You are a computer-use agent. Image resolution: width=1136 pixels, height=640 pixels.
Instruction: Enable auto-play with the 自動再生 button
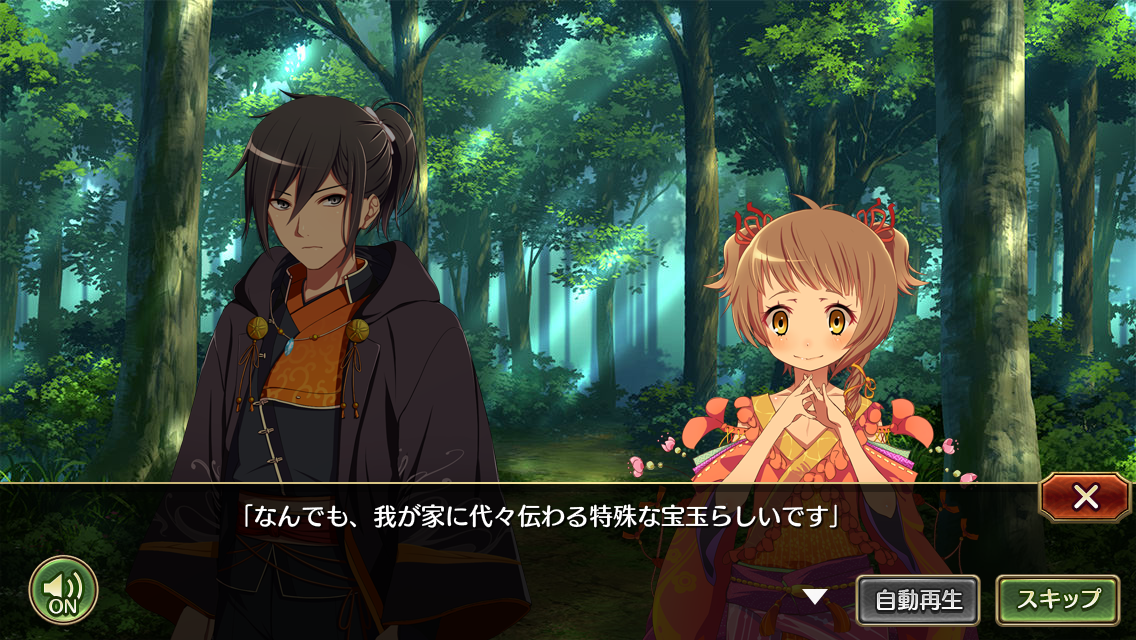[x=918, y=600]
